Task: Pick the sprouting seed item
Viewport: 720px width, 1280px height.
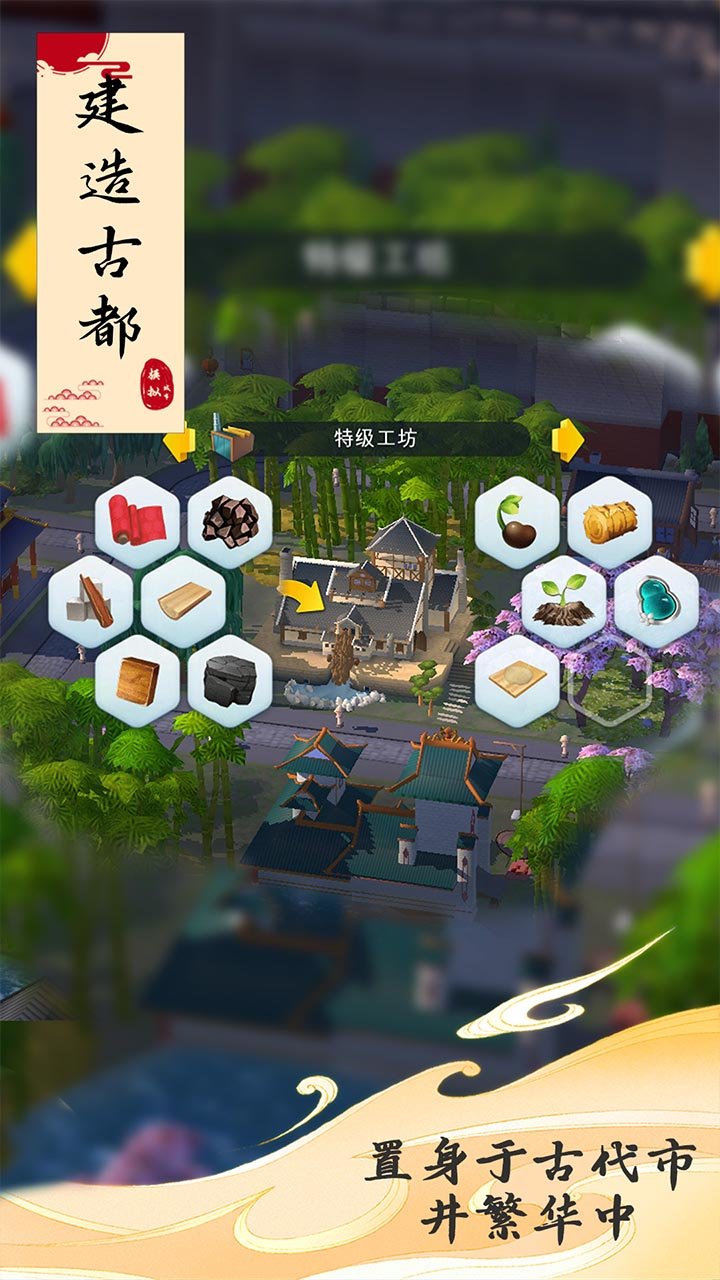Action: point(517,523)
